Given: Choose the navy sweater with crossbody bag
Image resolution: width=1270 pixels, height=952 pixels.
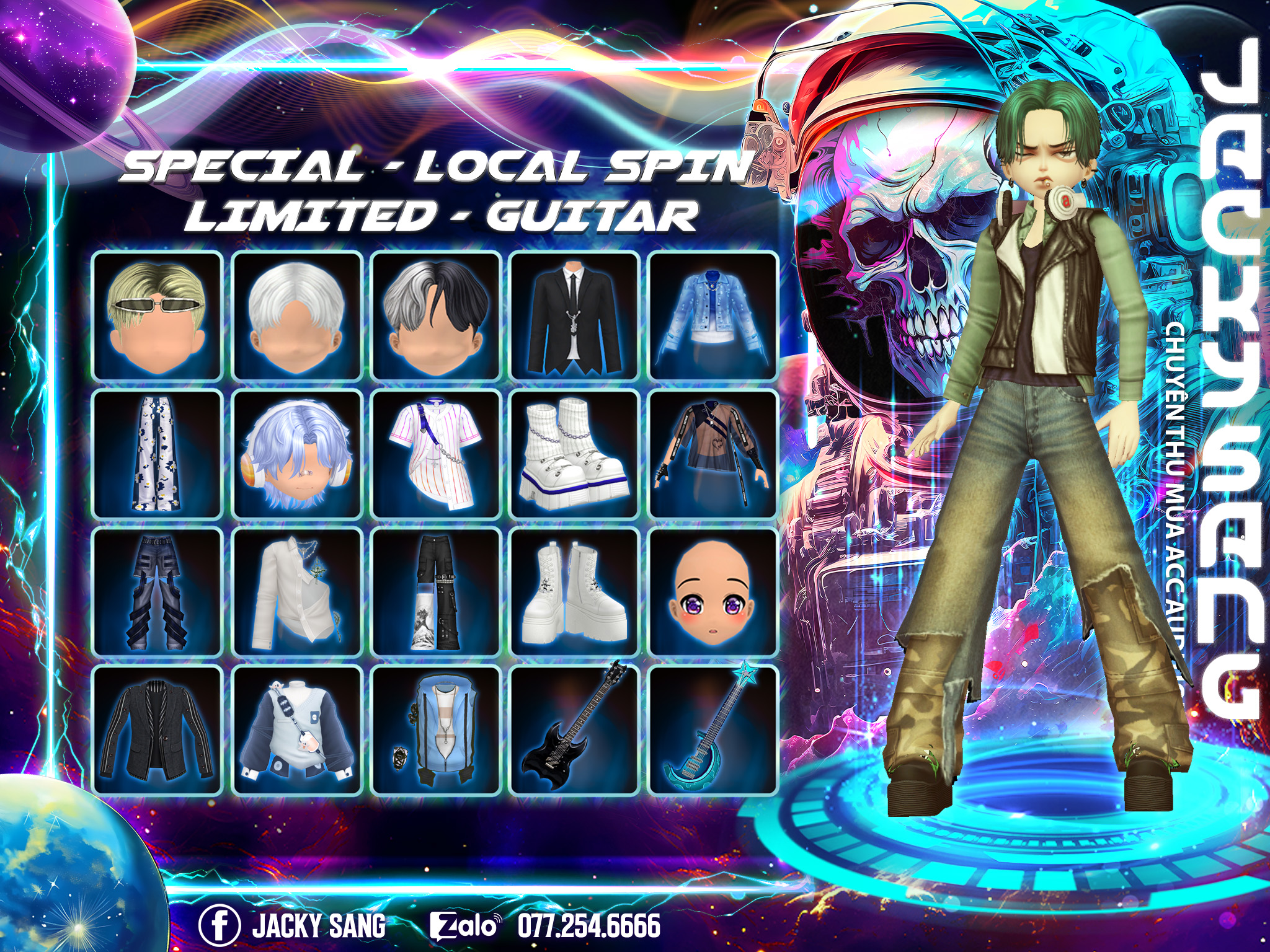Looking at the screenshot, I should click(296, 730).
